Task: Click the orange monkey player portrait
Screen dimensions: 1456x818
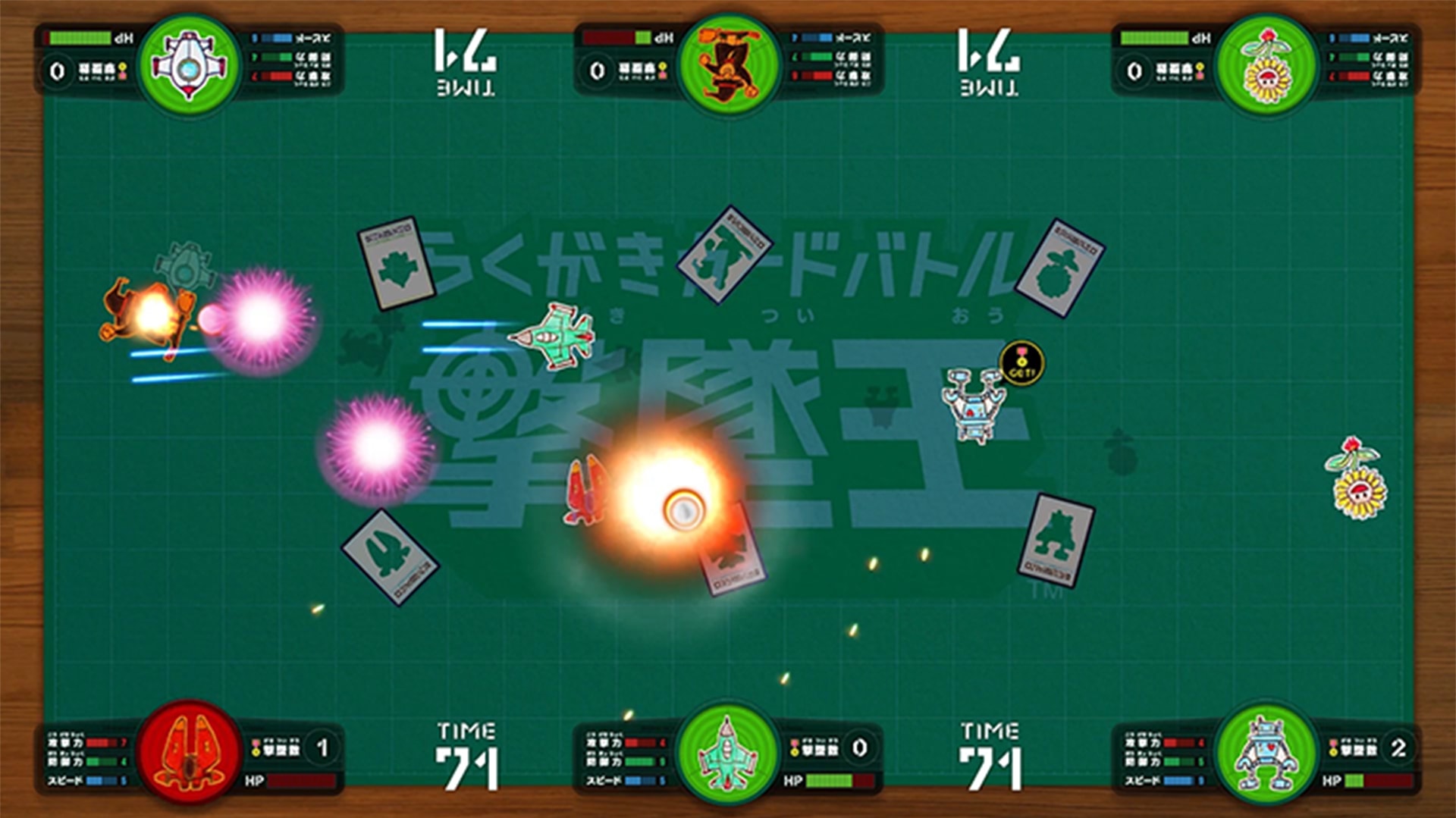Action: 728,65
